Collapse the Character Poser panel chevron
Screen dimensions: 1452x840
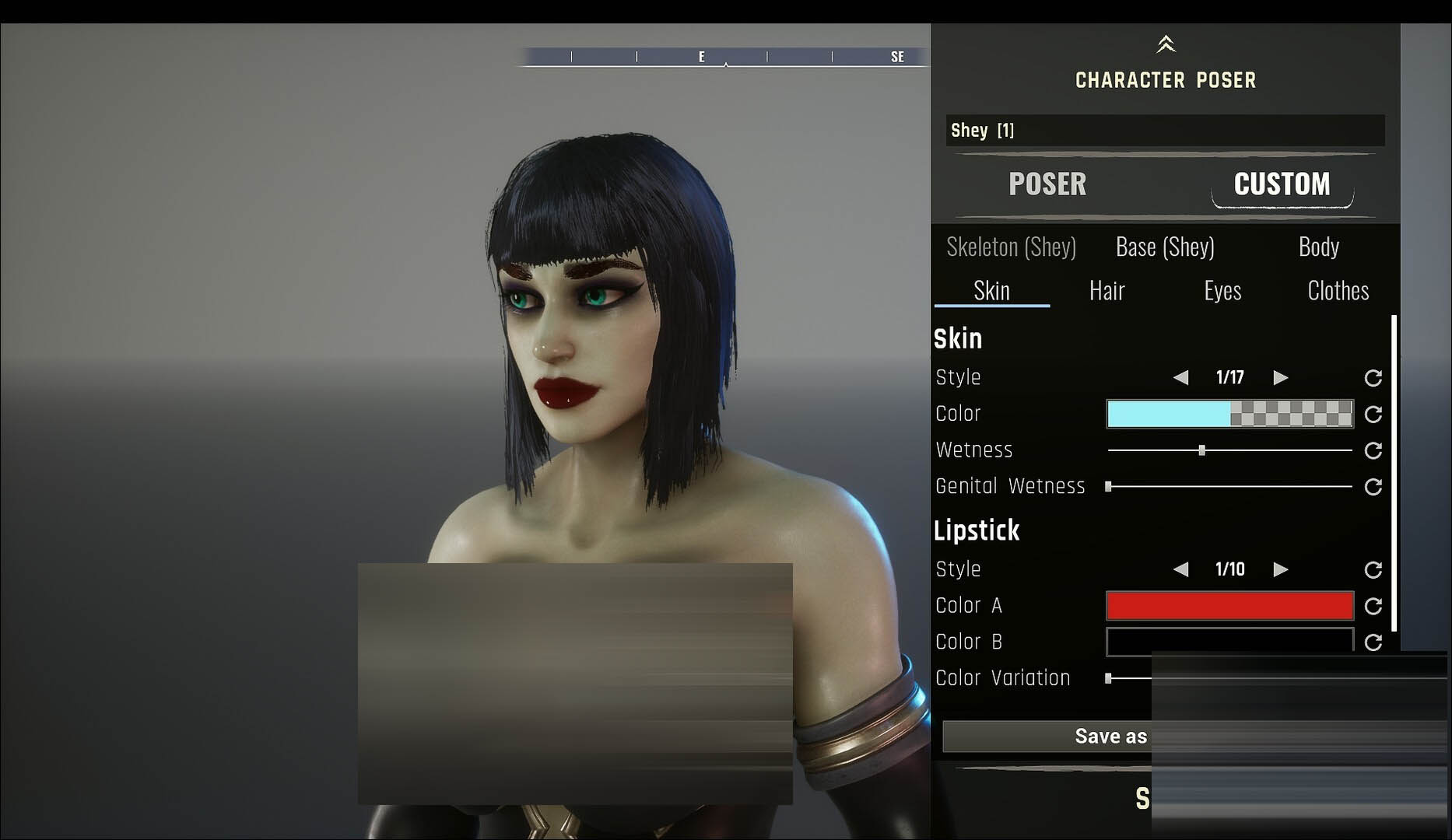(x=1165, y=44)
